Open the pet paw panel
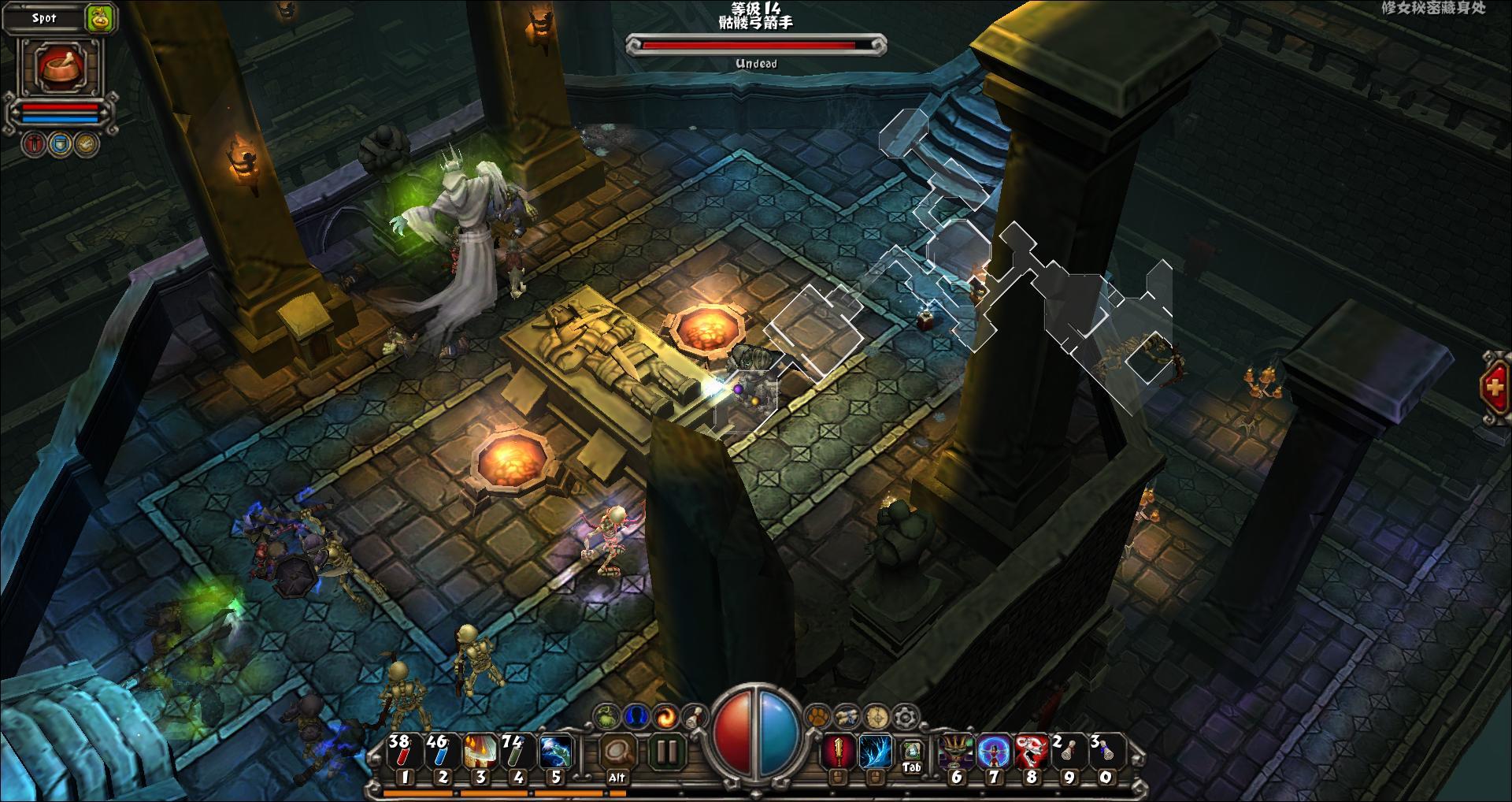The height and width of the screenshot is (802, 1512). [817, 716]
